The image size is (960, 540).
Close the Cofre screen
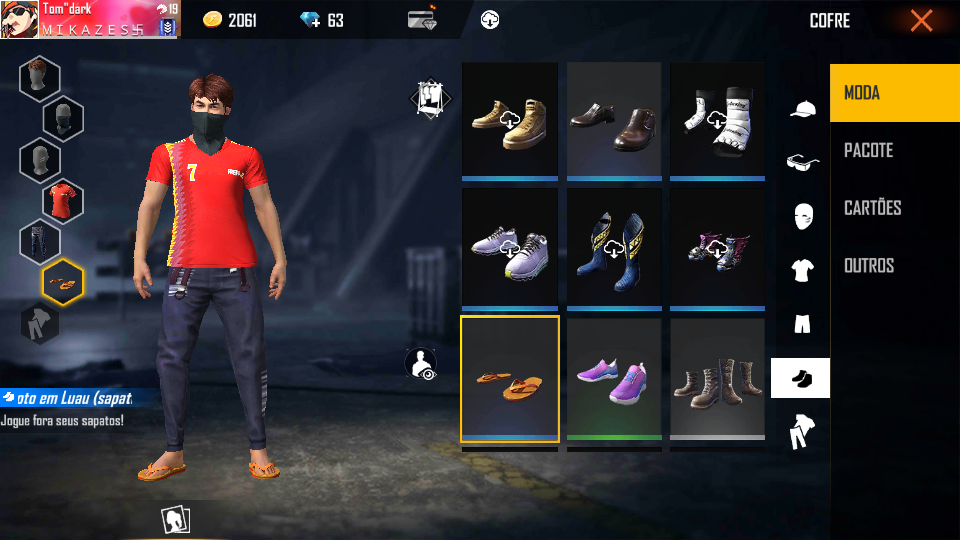coord(921,21)
